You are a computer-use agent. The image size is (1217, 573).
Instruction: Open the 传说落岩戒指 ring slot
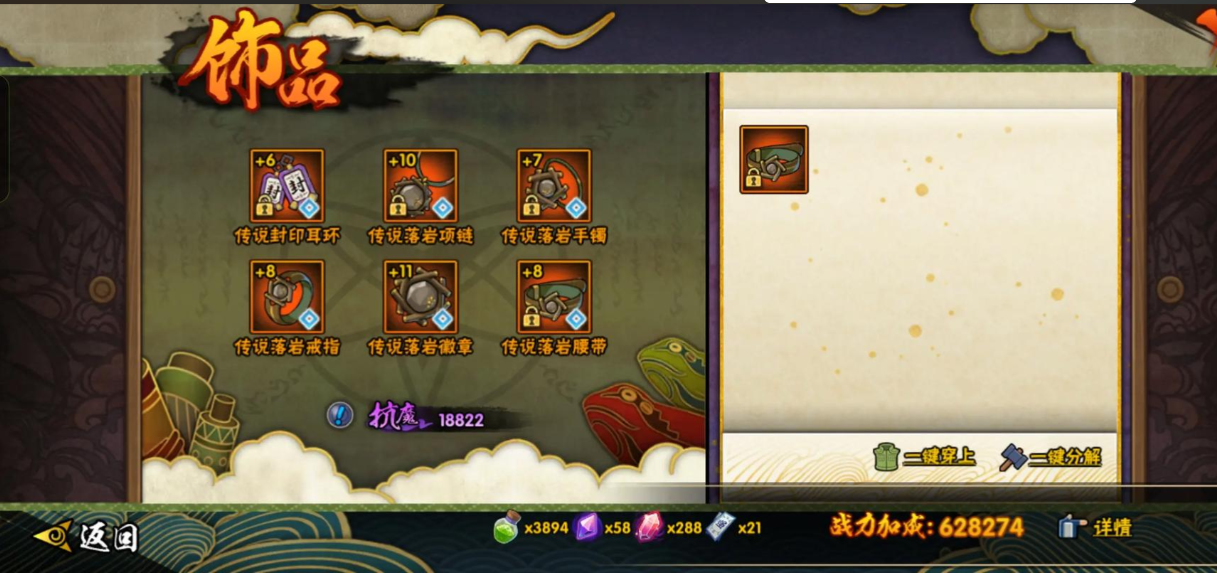pos(287,297)
